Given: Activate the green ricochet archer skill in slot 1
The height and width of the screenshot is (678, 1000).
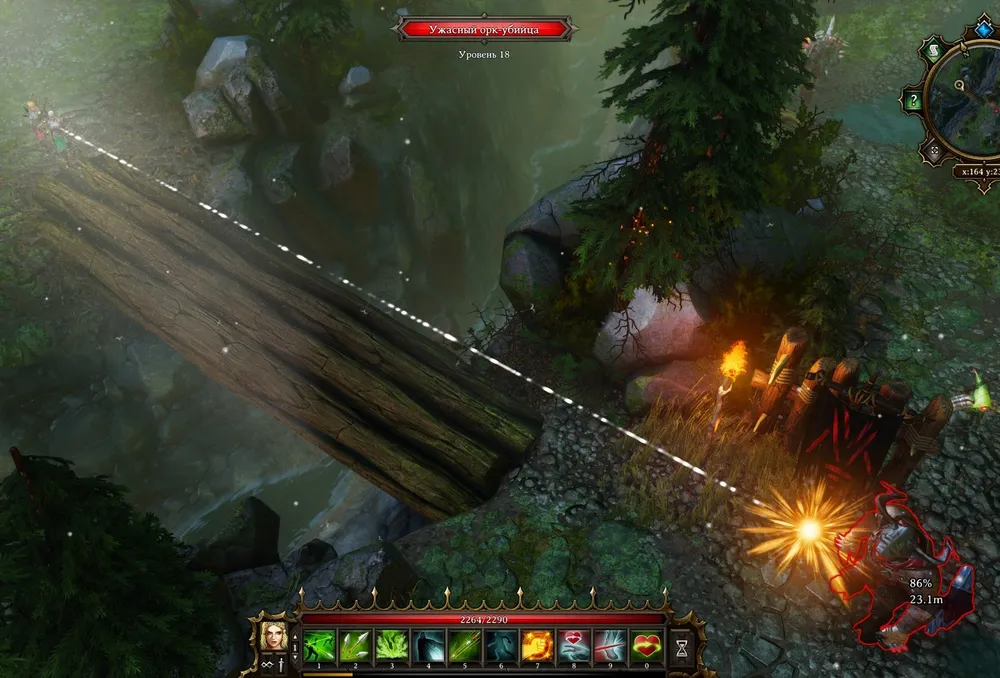Looking at the screenshot, I should click(x=319, y=645).
